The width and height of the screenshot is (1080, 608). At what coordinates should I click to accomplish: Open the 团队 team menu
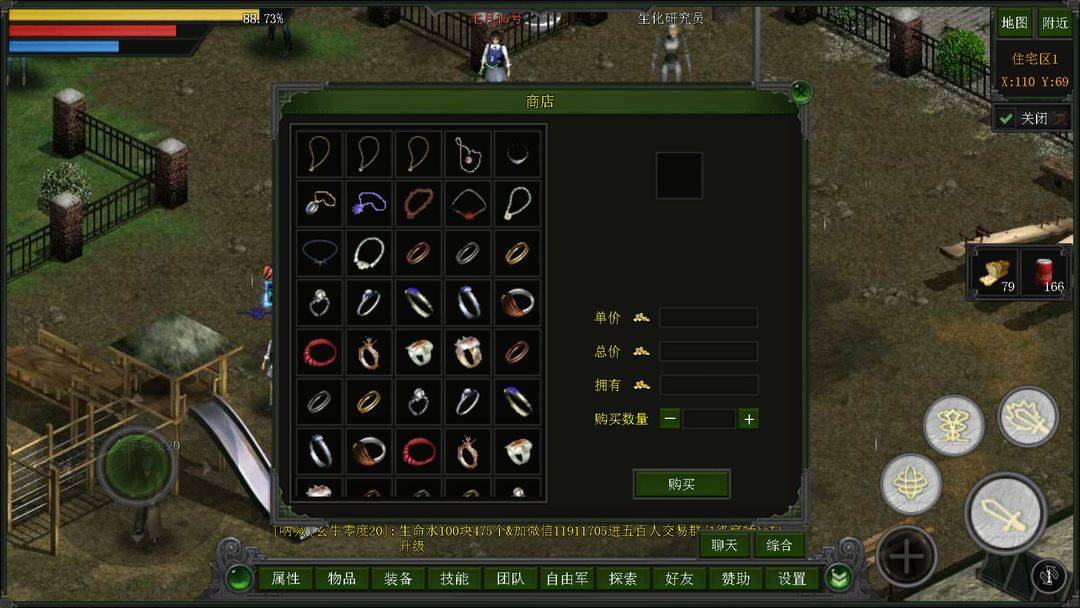(x=510, y=578)
